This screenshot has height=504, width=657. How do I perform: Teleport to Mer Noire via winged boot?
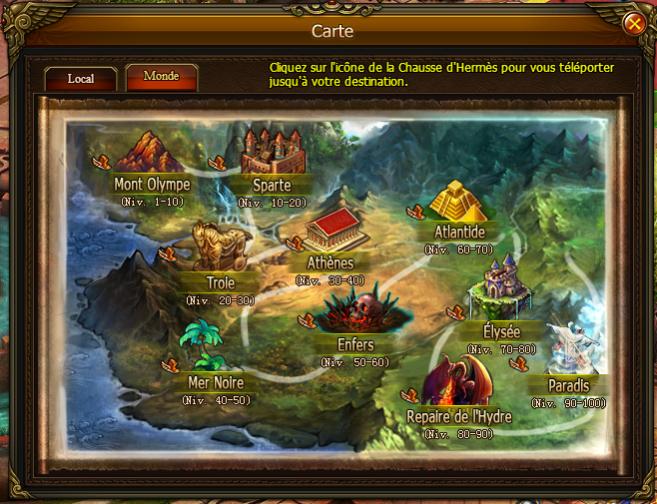pos(170,365)
